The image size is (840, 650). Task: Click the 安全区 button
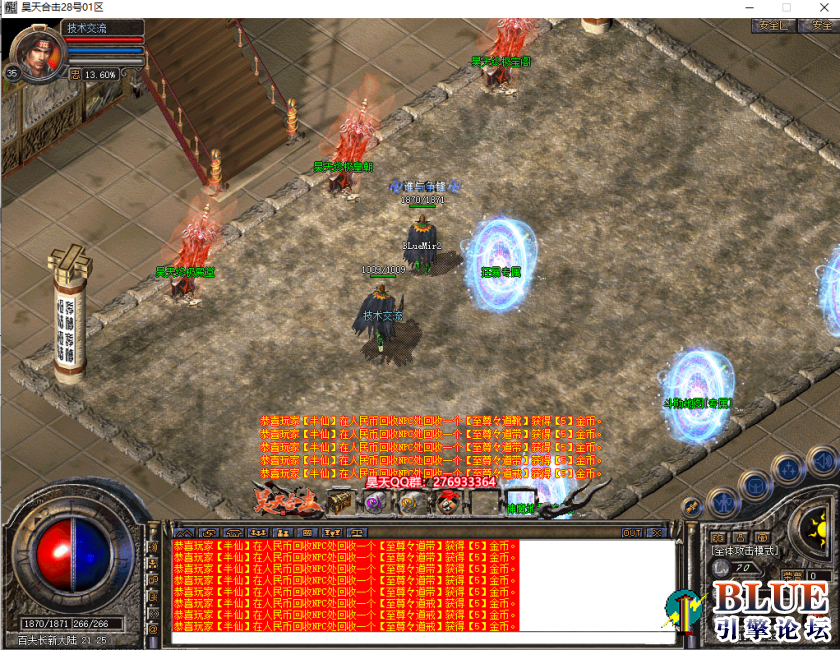[773, 26]
